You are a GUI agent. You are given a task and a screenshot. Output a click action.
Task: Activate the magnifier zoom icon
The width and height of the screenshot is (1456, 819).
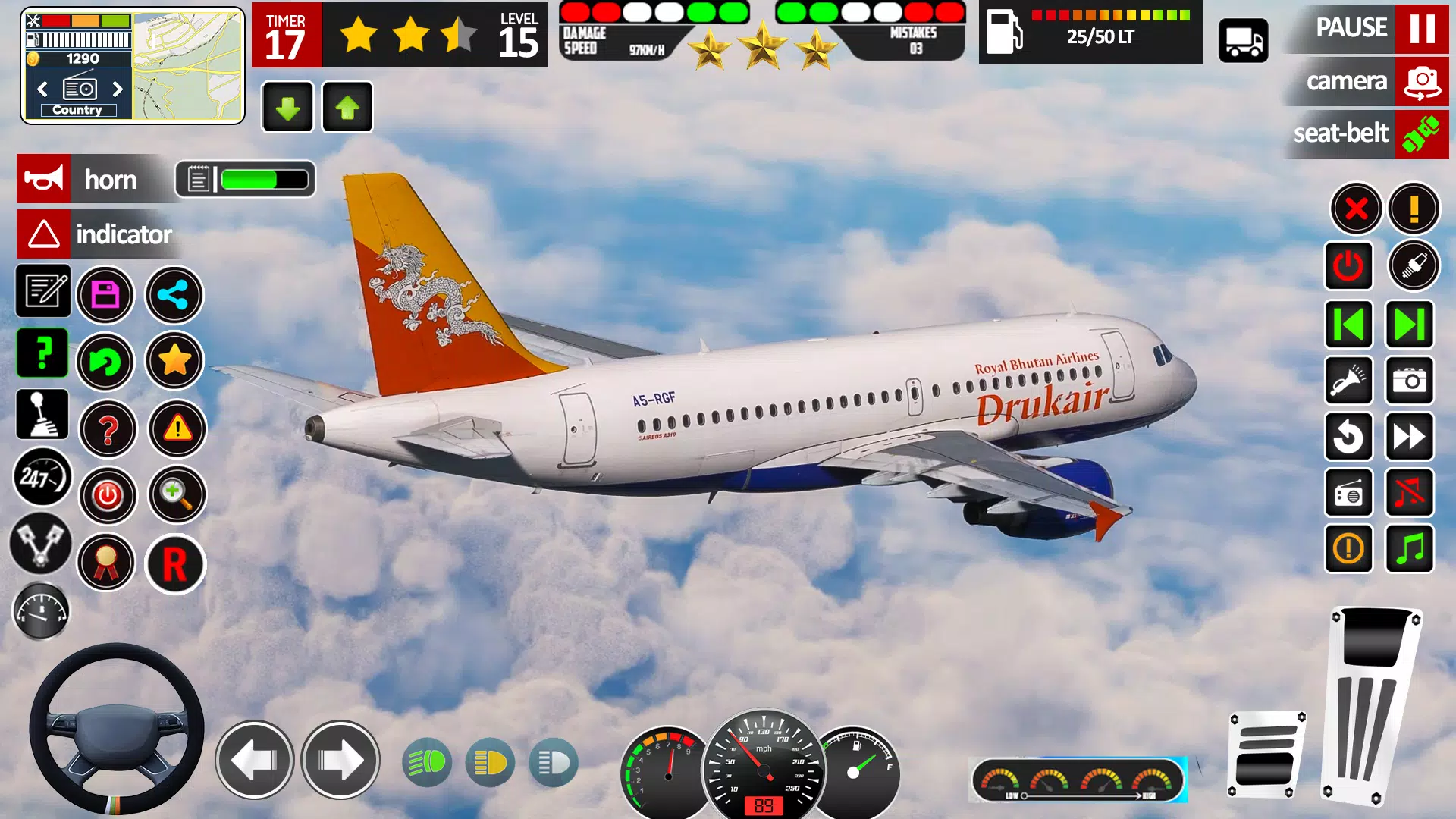[x=177, y=494]
